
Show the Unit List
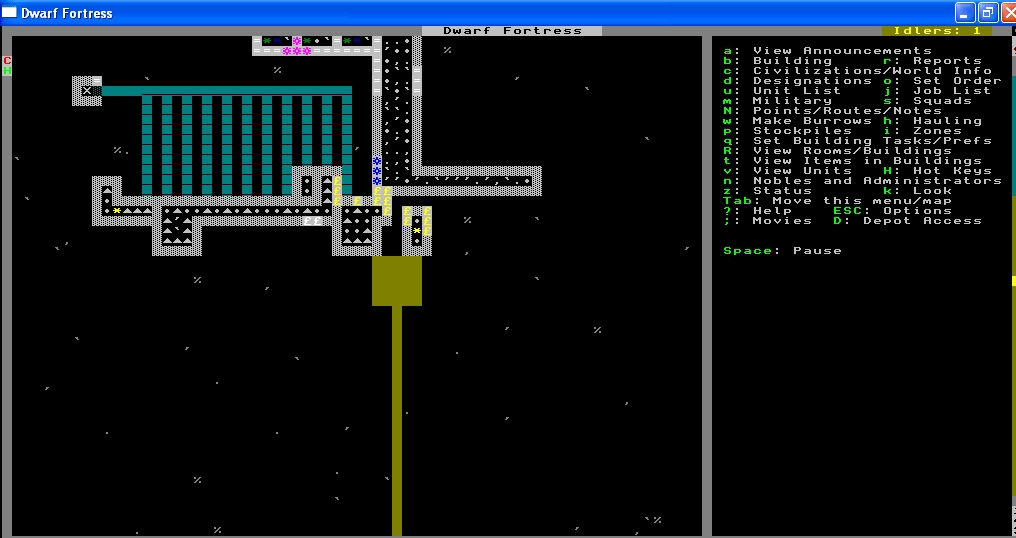[x=797, y=91]
